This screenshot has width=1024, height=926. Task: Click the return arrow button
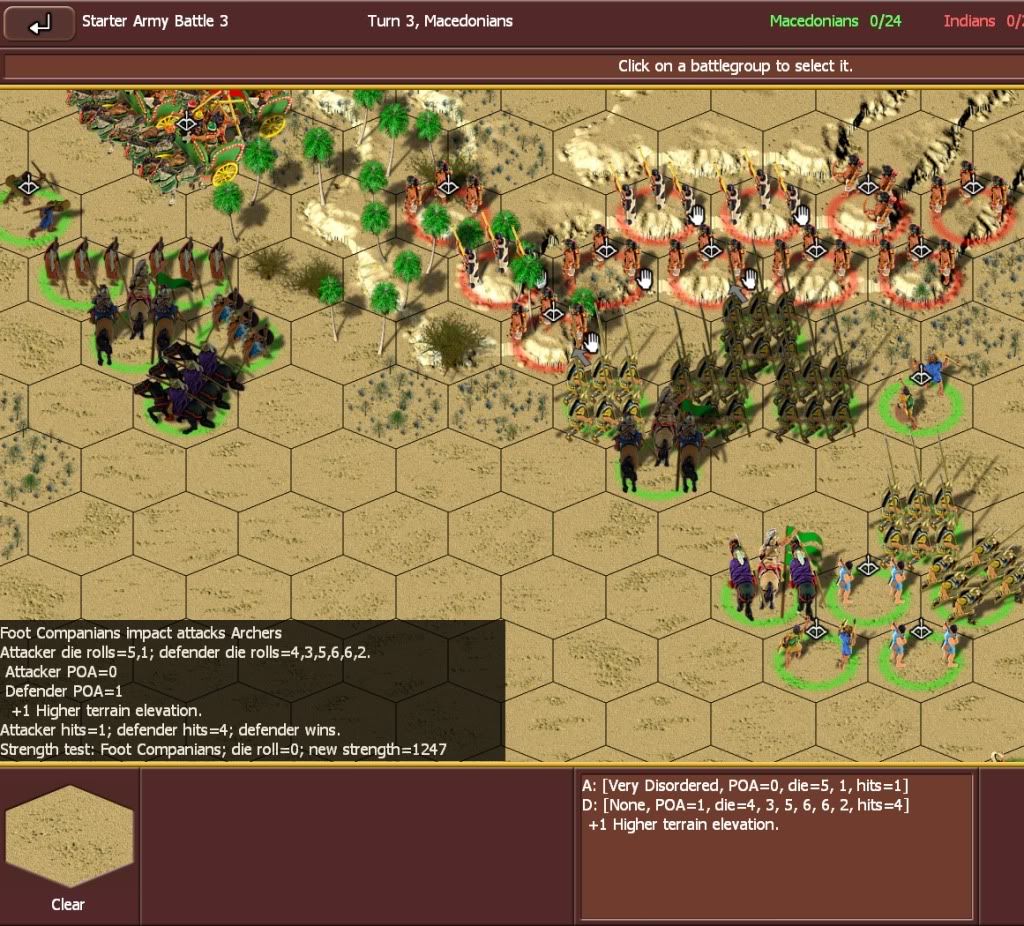(39, 24)
